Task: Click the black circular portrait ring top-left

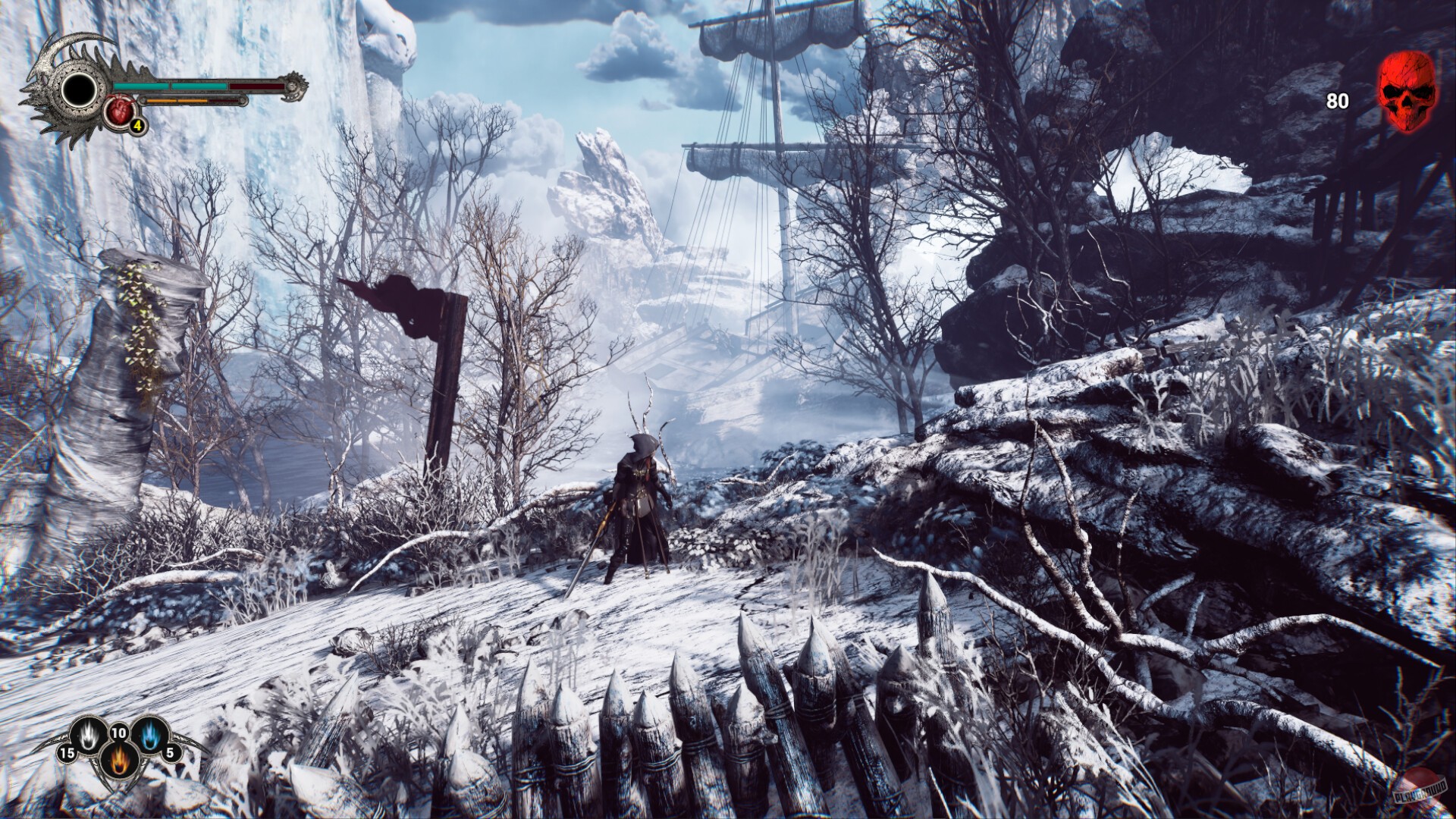Action: (80, 90)
